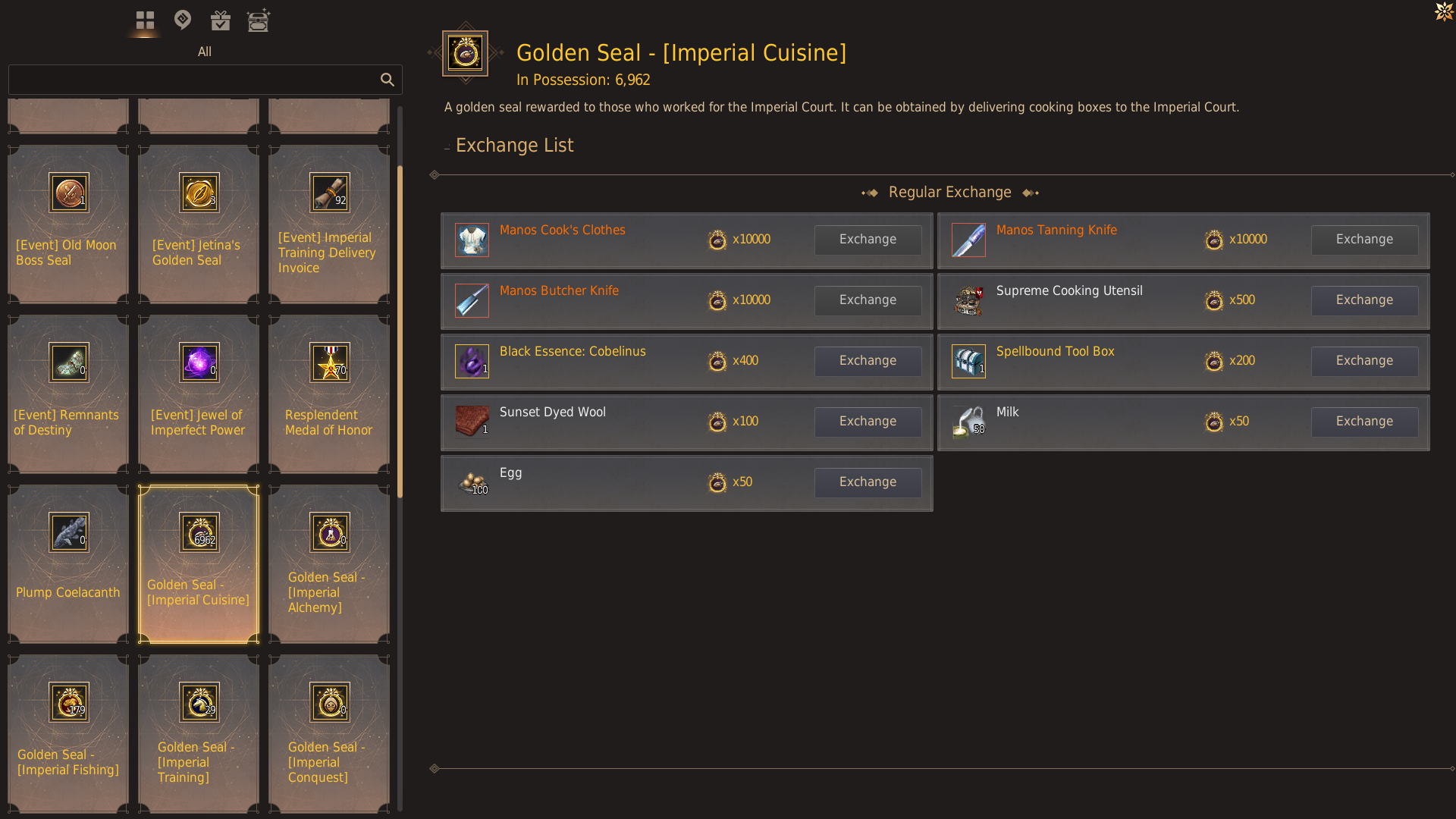Screen dimensions: 1456x819
Task: Click the Manos Butcher Knife name link
Action: click(559, 290)
